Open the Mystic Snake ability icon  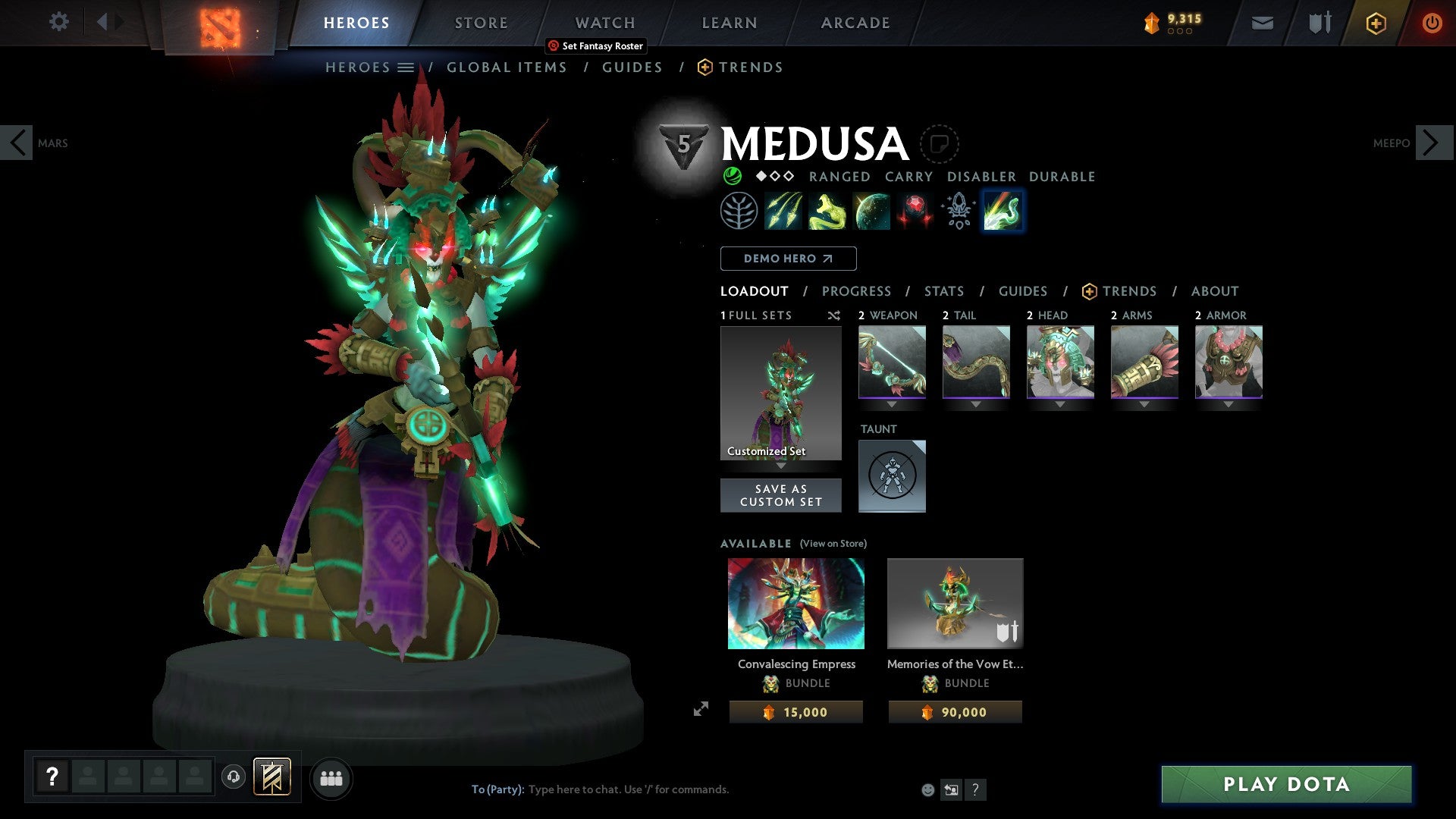click(x=827, y=211)
